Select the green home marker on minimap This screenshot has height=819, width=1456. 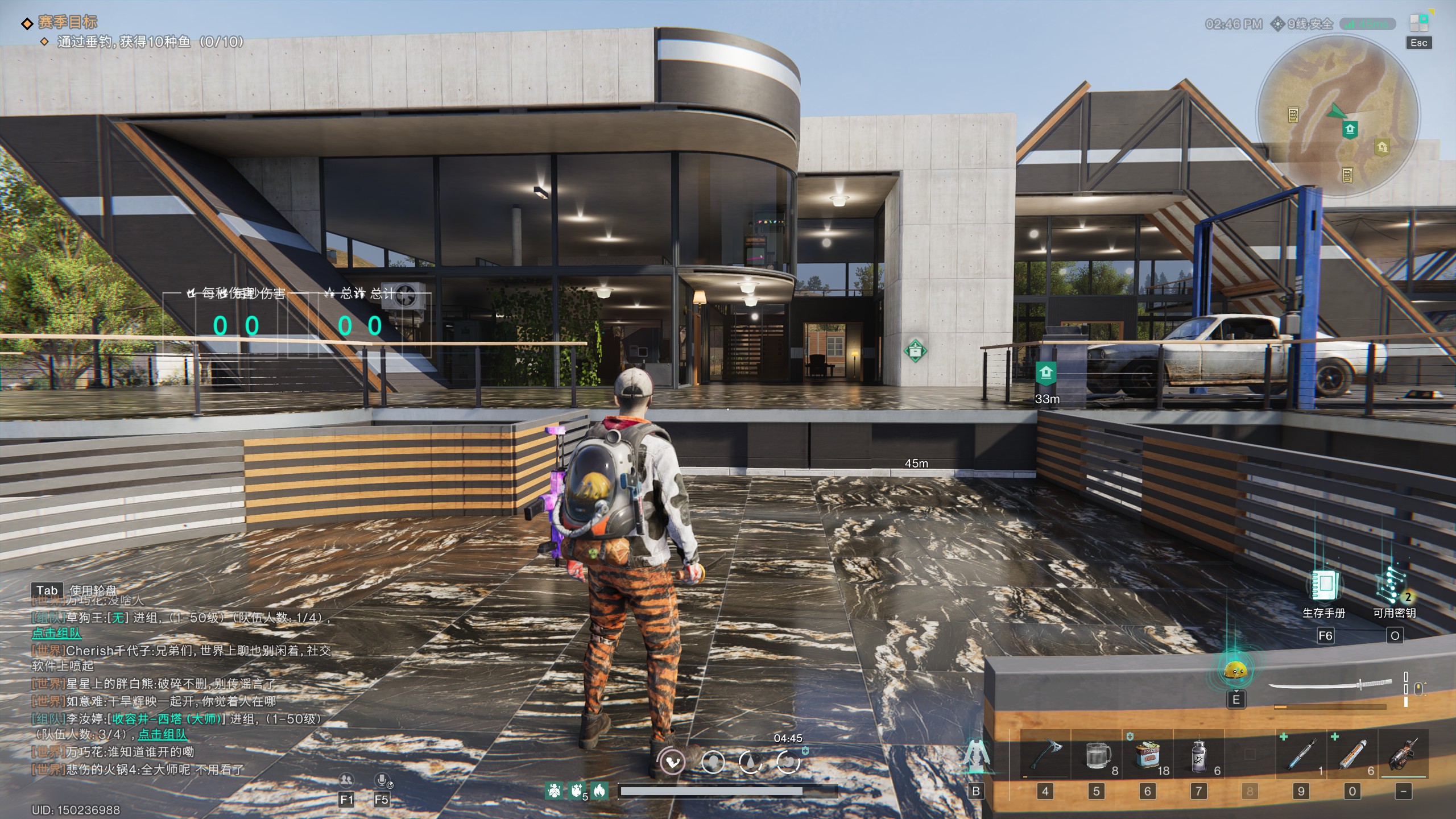coord(1350,129)
